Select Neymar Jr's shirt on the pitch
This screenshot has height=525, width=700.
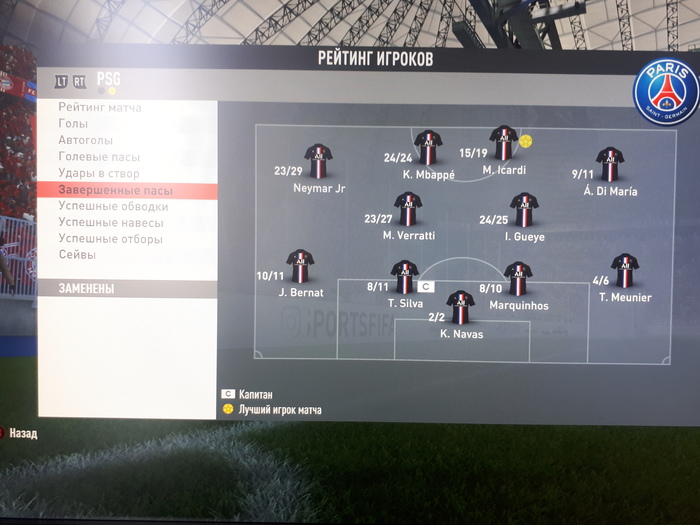pyautogui.click(x=319, y=162)
